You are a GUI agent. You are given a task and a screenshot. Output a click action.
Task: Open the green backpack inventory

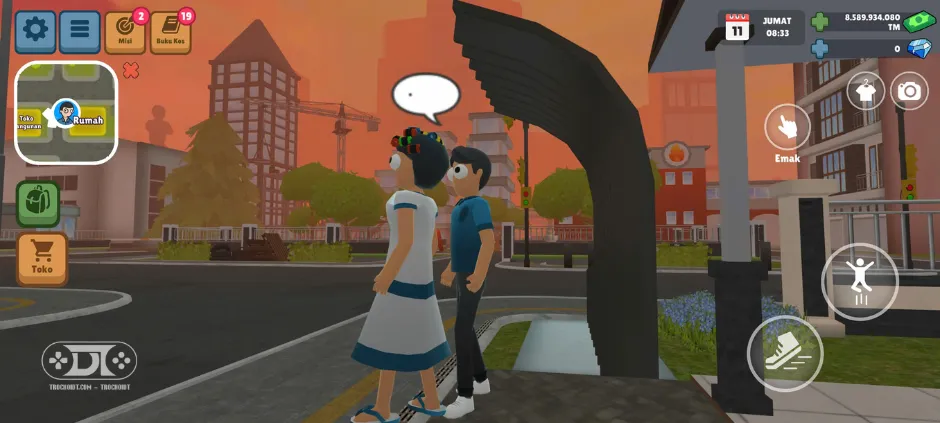pyautogui.click(x=38, y=203)
